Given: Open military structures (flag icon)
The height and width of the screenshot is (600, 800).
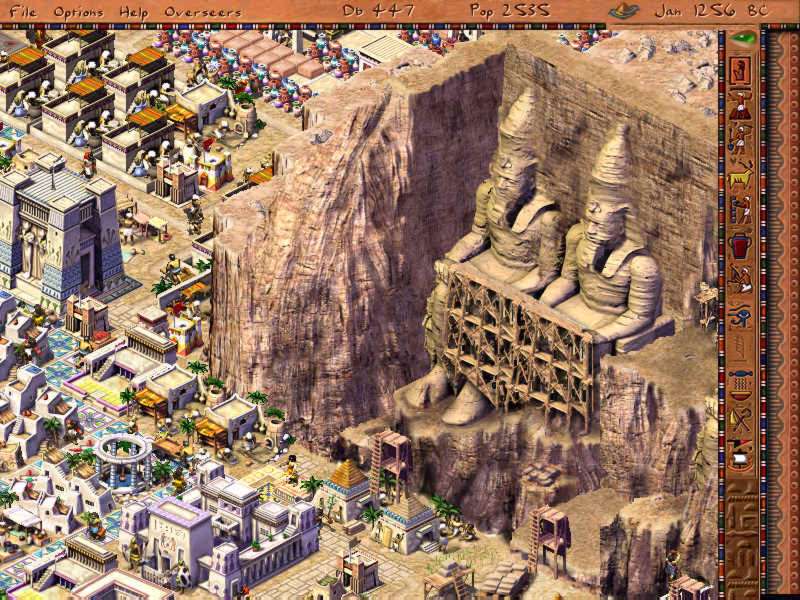Looking at the screenshot, I should click(741, 455).
